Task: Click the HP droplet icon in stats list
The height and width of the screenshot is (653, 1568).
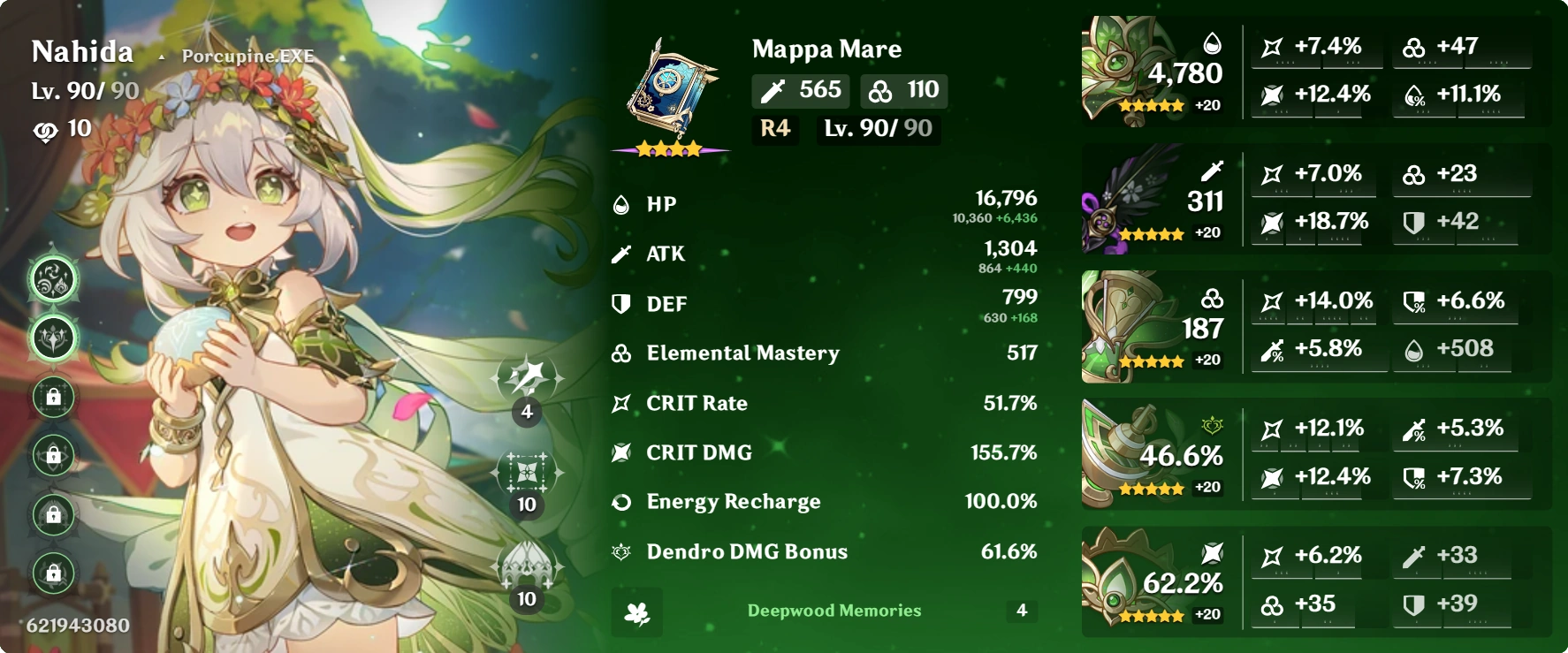Action: 621,203
